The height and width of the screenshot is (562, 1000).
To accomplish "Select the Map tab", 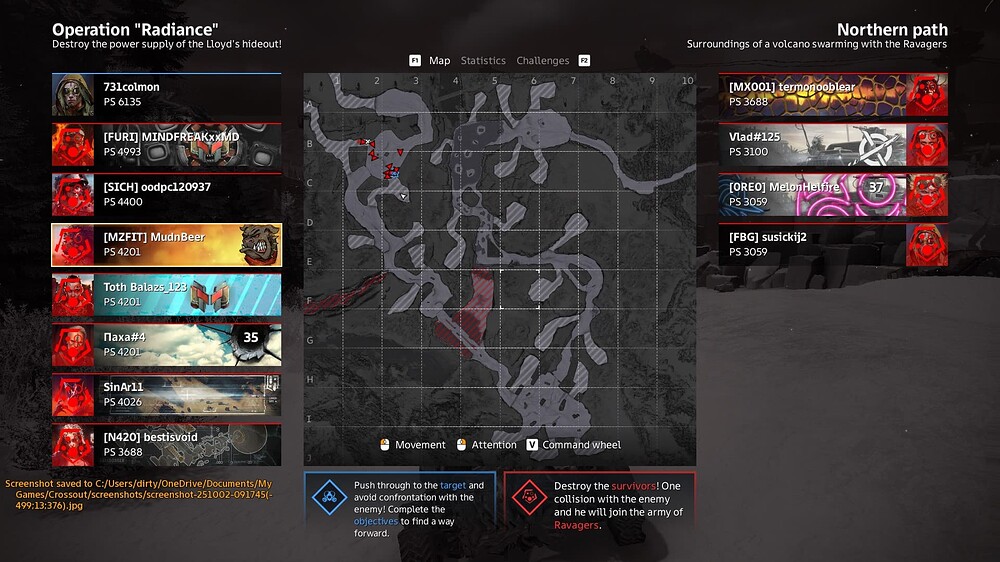I will click(439, 61).
